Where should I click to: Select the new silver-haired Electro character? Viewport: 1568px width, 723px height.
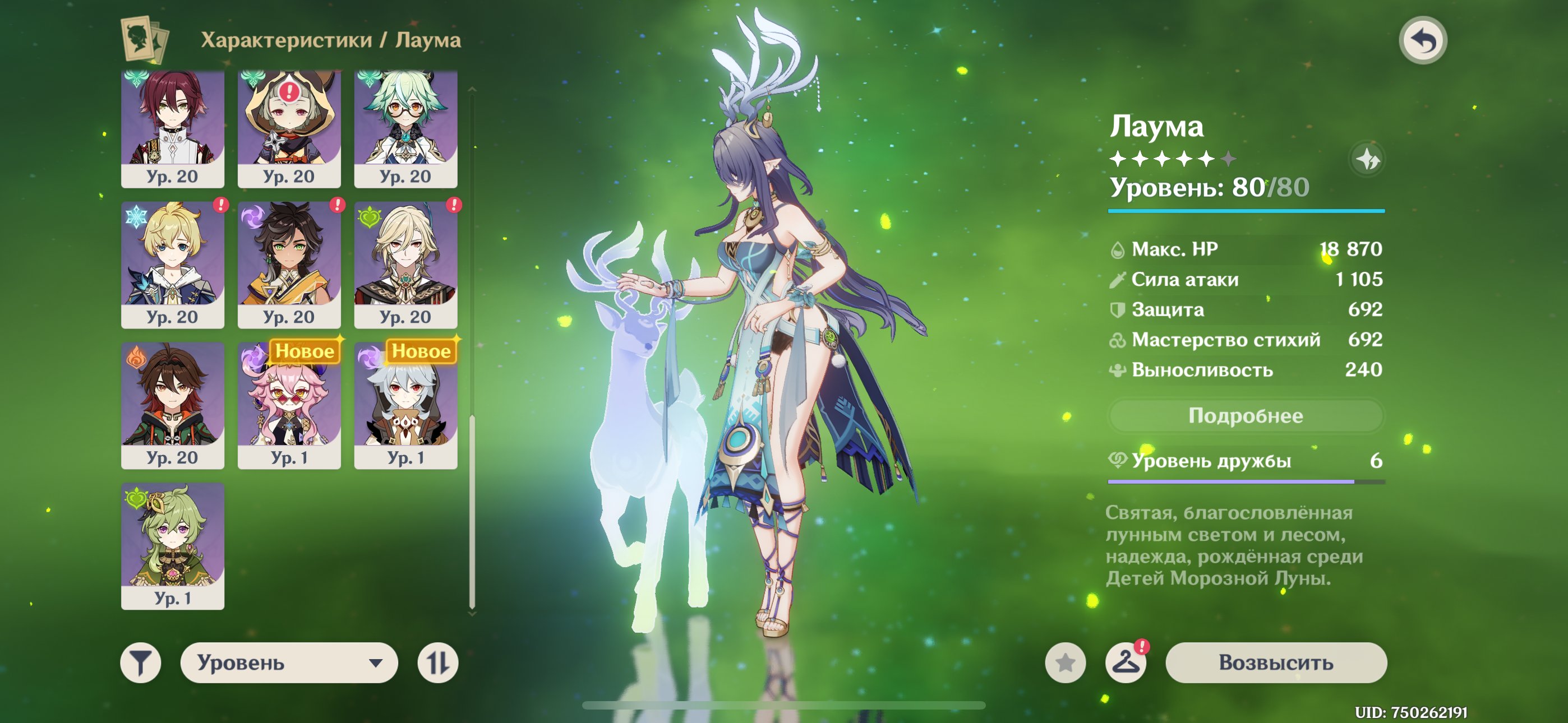click(405, 405)
